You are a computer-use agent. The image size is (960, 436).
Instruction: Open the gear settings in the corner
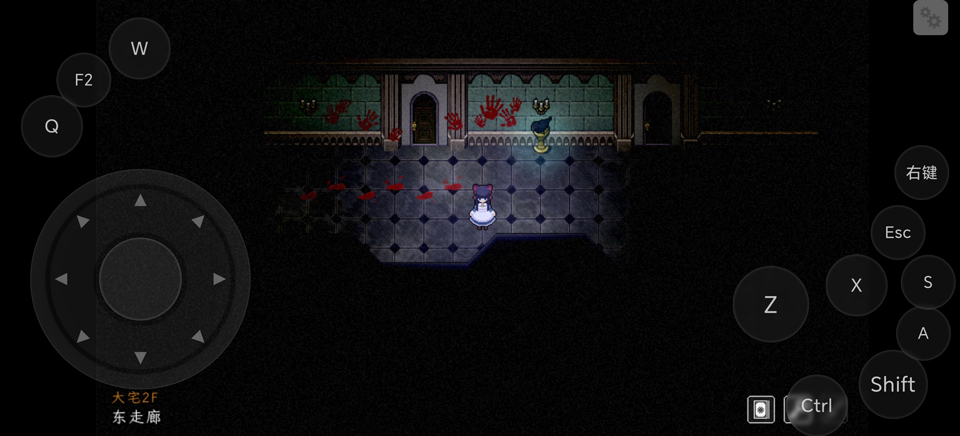pyautogui.click(x=930, y=18)
